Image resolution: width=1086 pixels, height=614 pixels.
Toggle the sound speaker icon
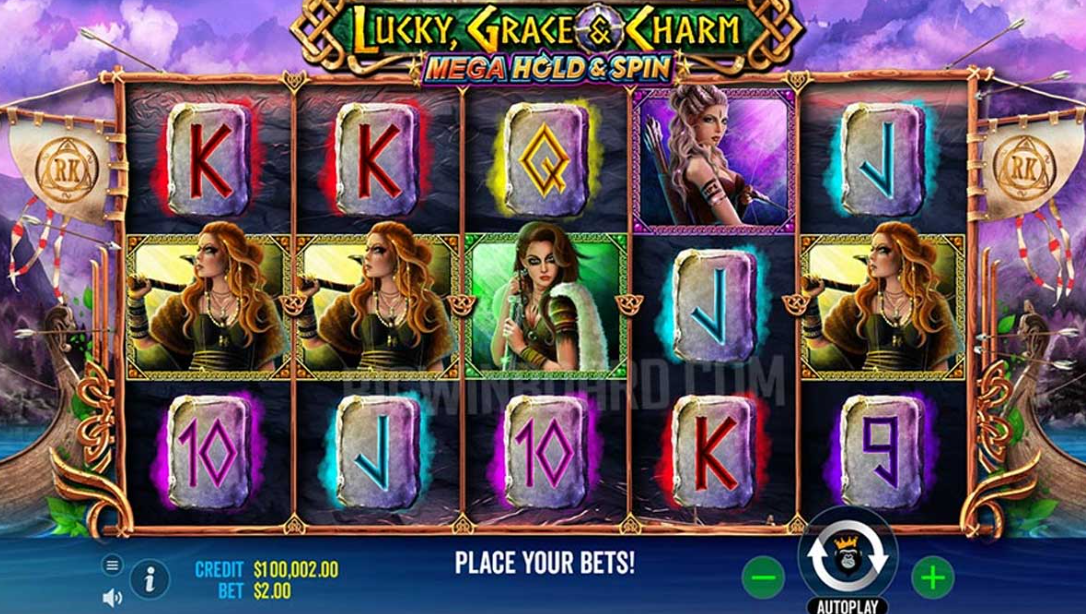(x=112, y=597)
